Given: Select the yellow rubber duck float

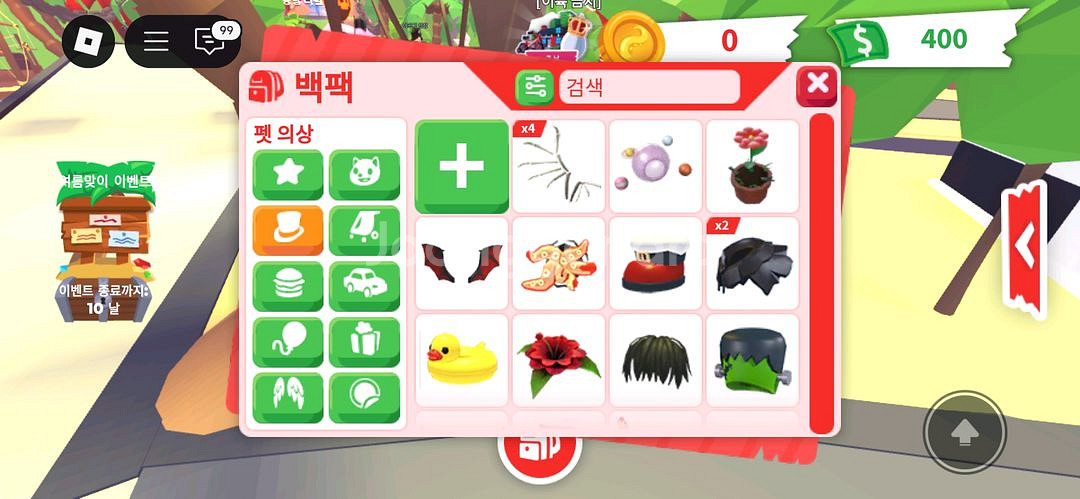Looking at the screenshot, I should click(x=461, y=361).
